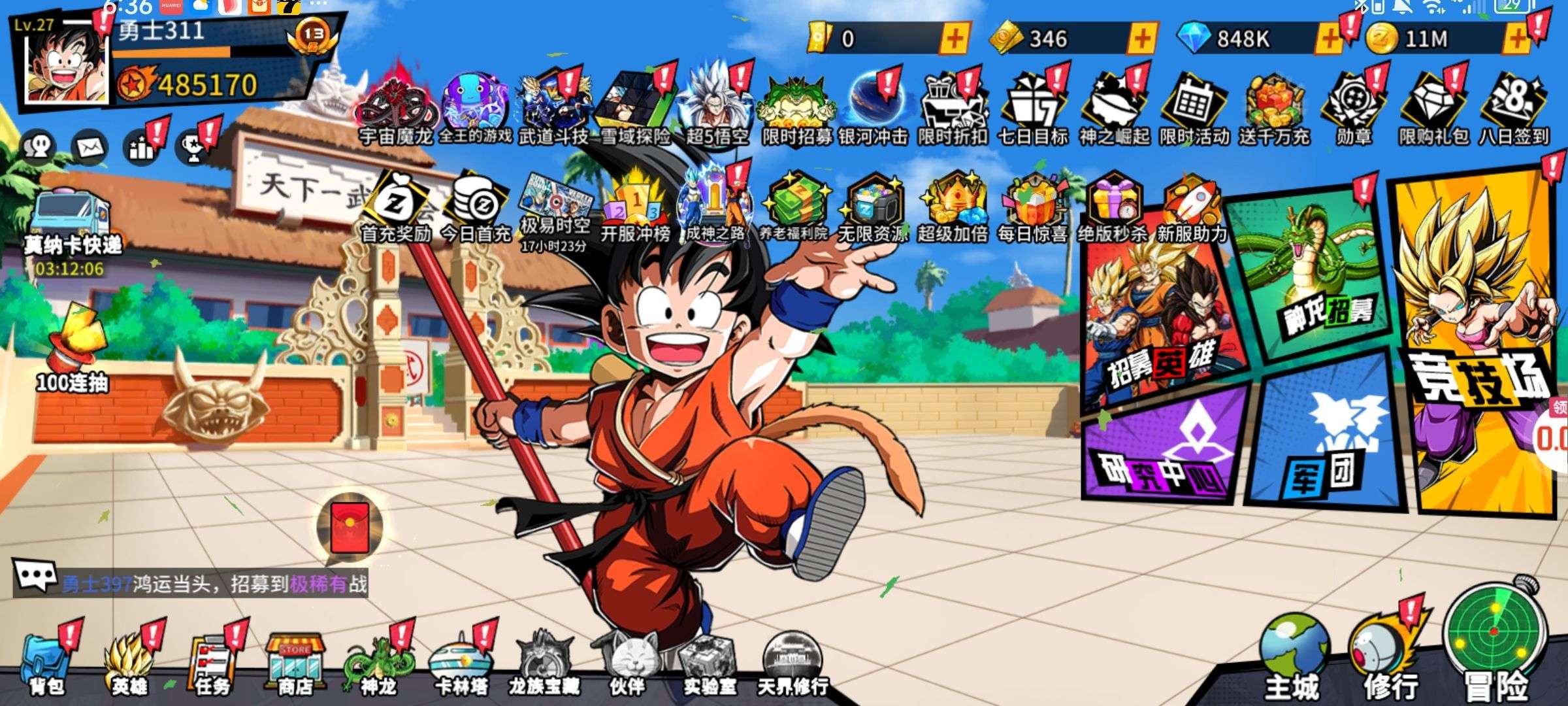Screen dimensions: 1568x706
Task: Open 招募英雄 hero recruitment panel
Action: coord(1160,314)
